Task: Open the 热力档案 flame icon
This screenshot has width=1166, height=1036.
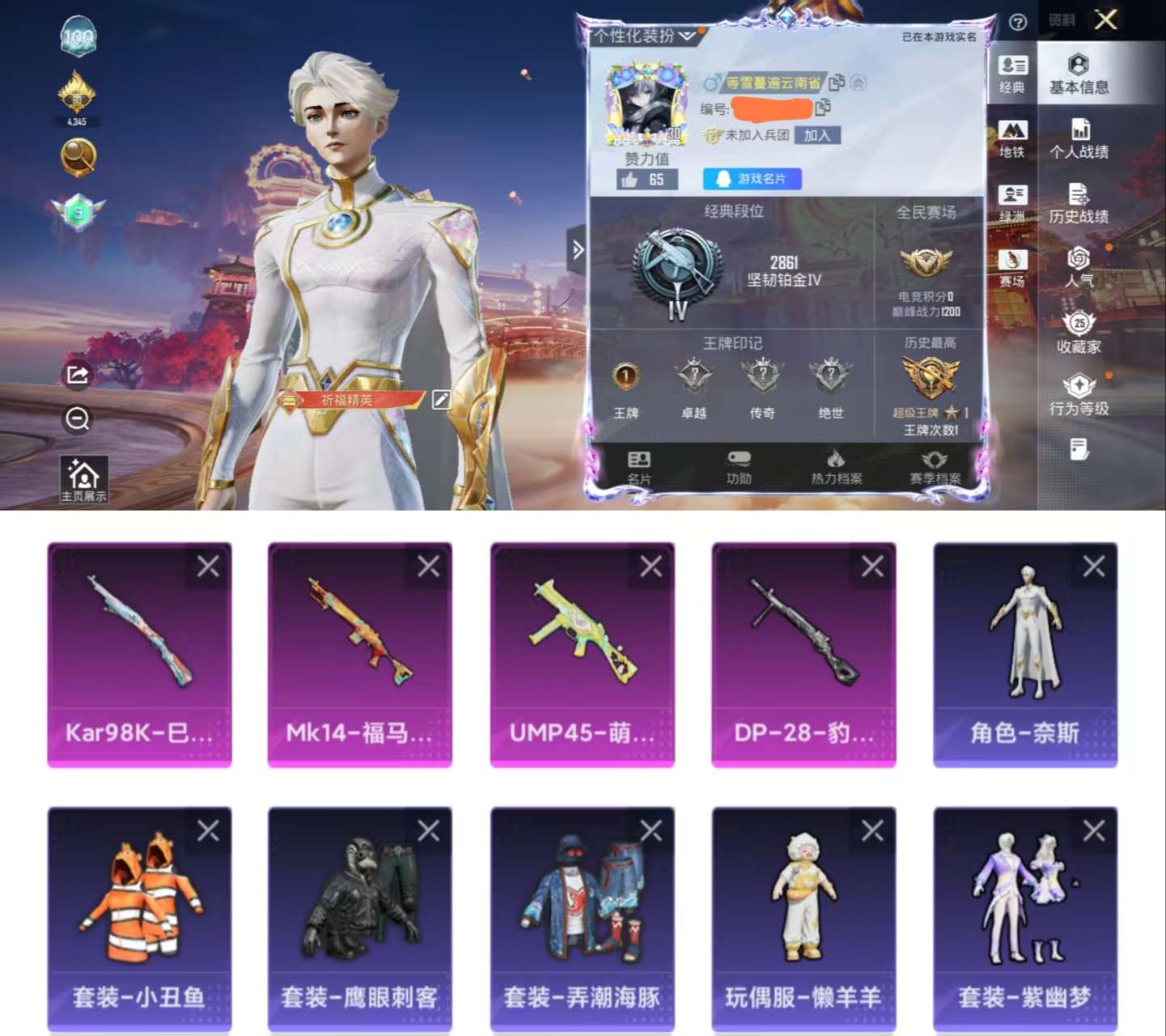Action: (837, 466)
